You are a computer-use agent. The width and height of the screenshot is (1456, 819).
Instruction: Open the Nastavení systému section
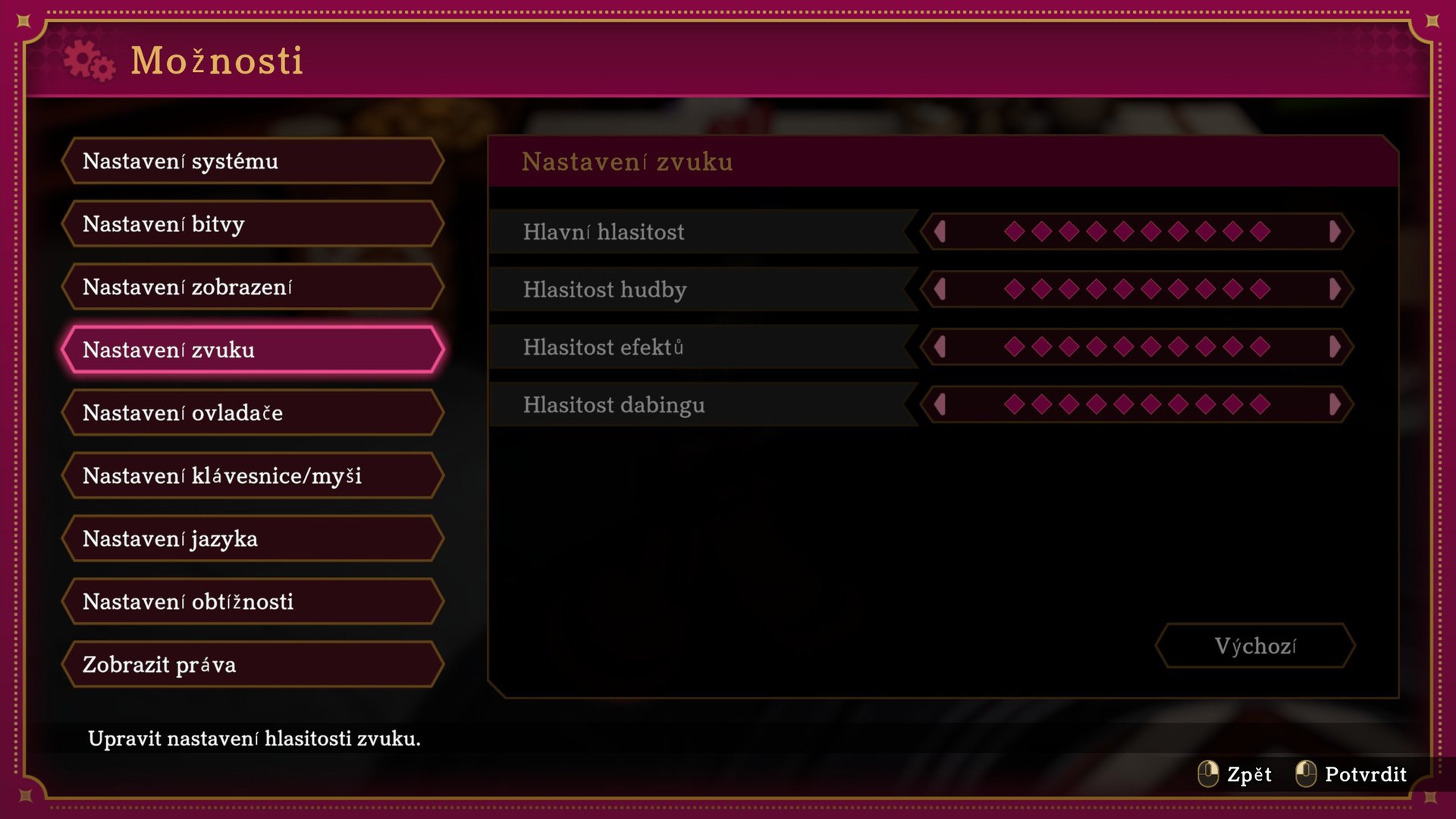(x=254, y=161)
